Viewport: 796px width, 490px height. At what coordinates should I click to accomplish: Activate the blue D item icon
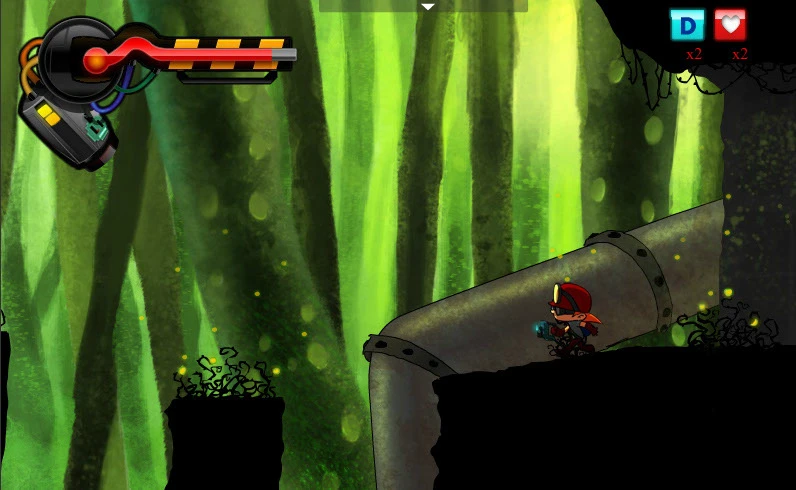[x=687, y=25]
